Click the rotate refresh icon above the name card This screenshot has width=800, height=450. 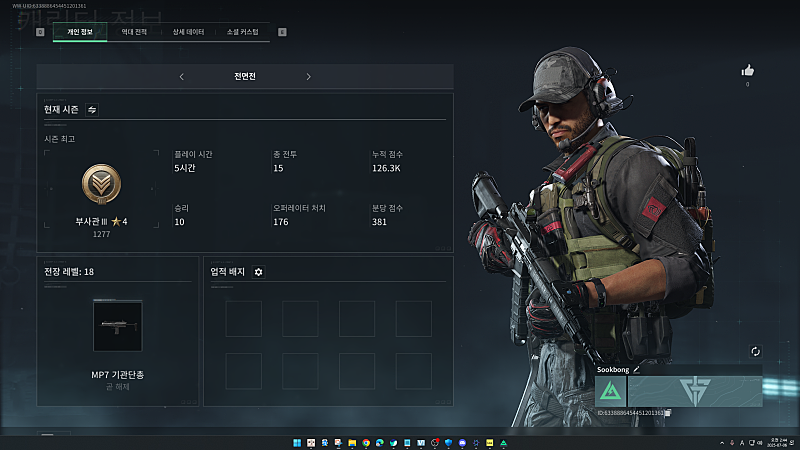click(x=755, y=352)
